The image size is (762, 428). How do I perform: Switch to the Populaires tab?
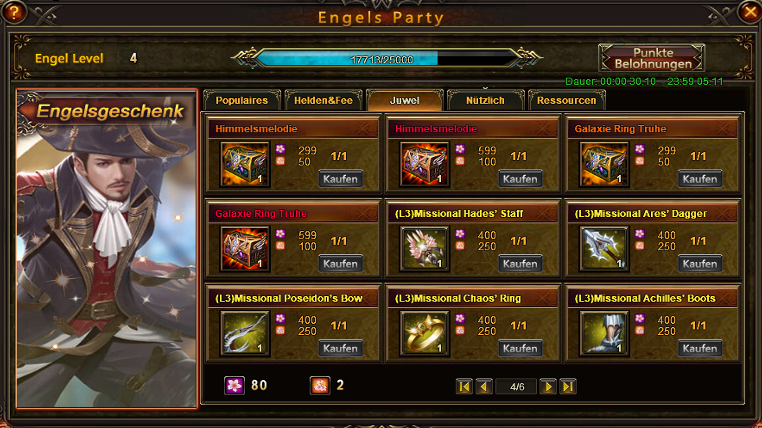(x=242, y=101)
